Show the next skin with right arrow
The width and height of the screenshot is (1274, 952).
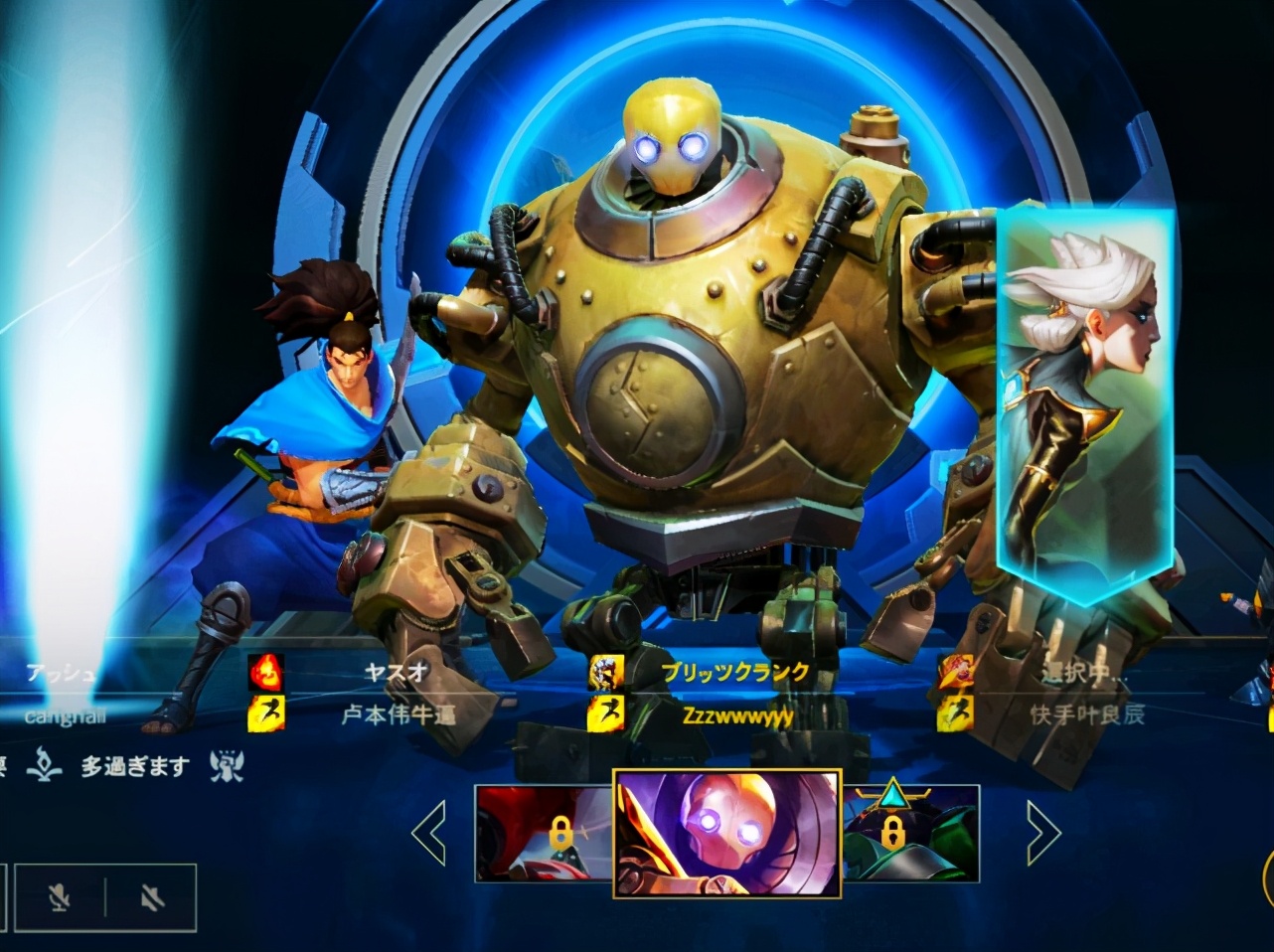pos(1042,834)
